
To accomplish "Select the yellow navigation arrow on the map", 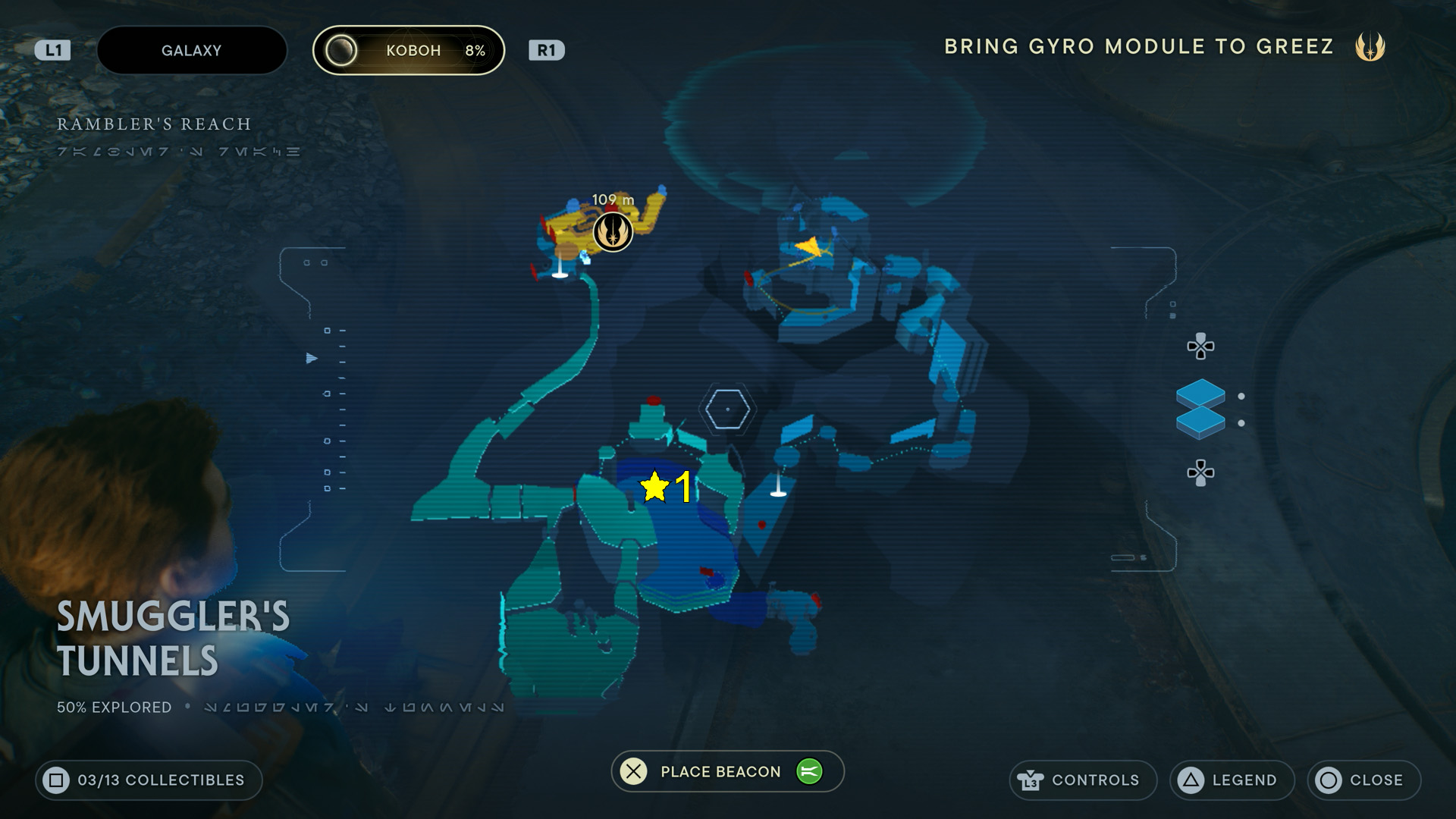I will pos(808,248).
